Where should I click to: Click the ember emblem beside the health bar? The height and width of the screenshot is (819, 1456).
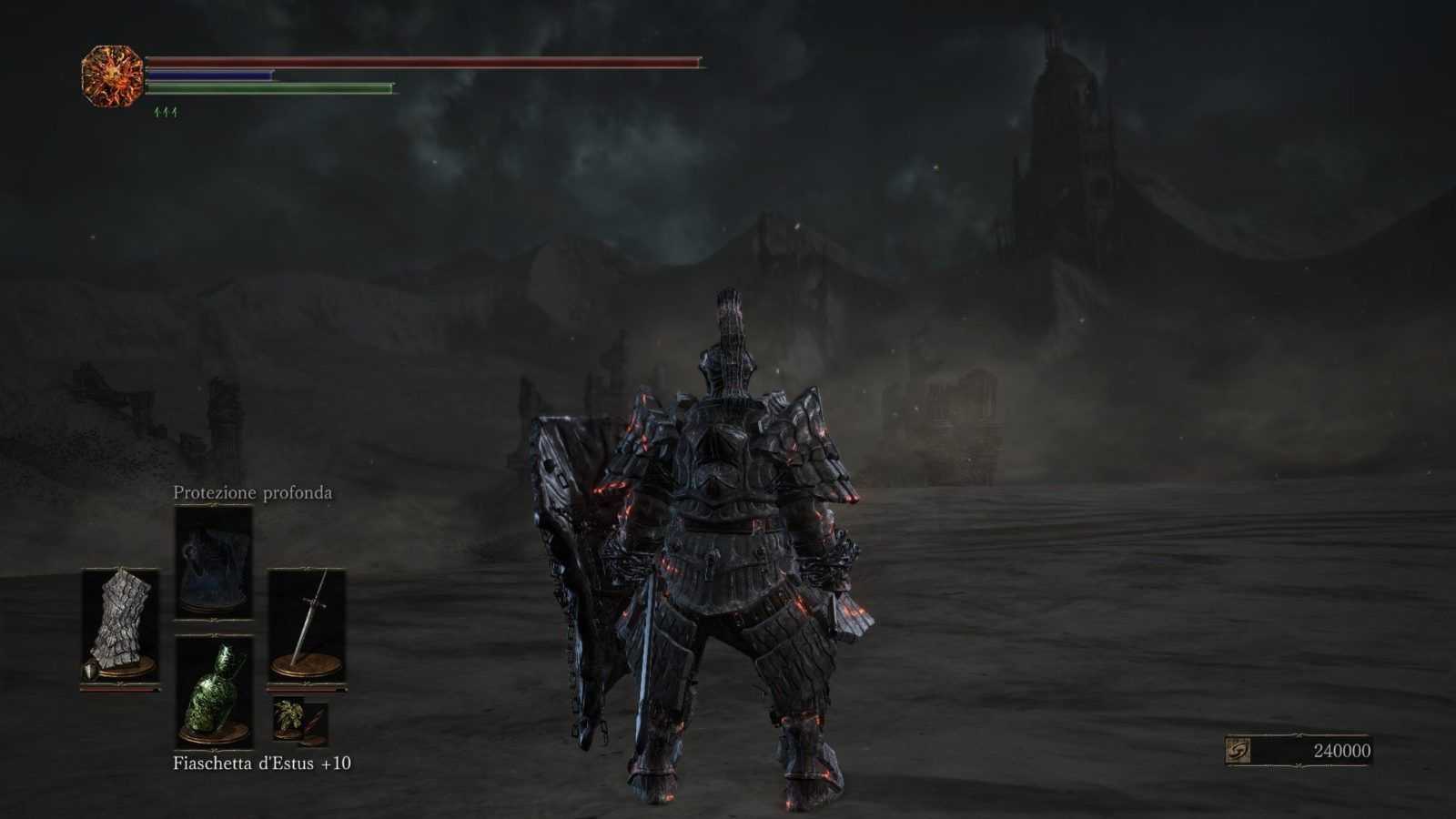tap(113, 76)
